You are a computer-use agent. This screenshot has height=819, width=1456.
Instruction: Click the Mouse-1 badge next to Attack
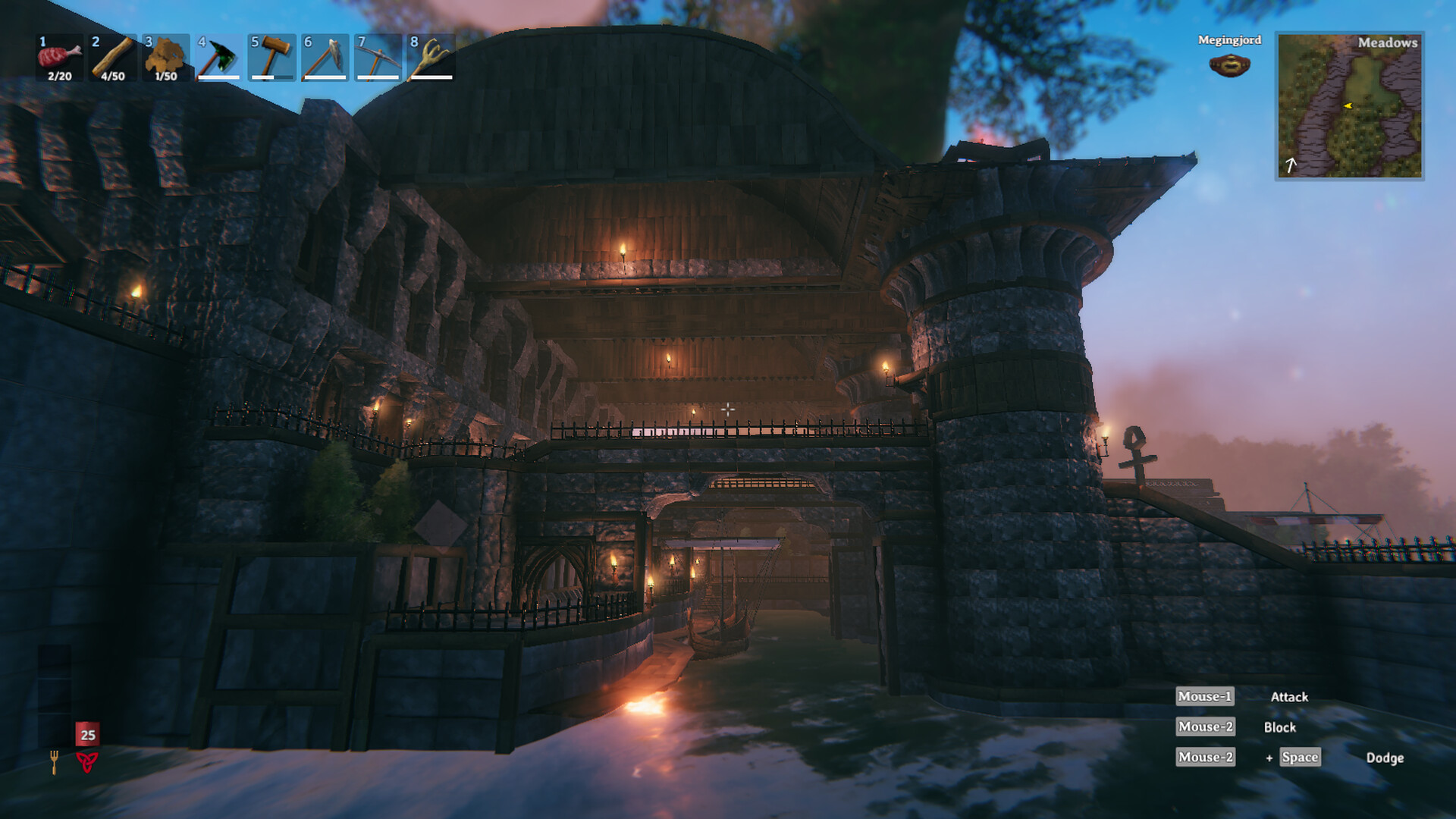pyautogui.click(x=1204, y=696)
